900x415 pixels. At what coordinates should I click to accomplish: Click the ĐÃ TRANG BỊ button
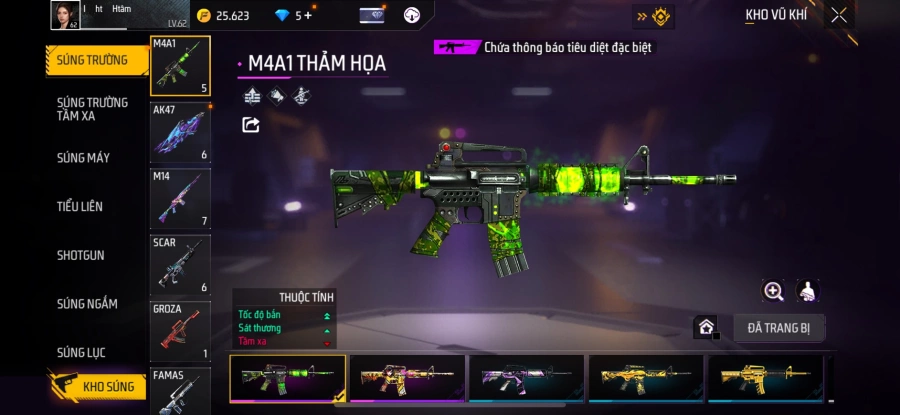(x=779, y=328)
